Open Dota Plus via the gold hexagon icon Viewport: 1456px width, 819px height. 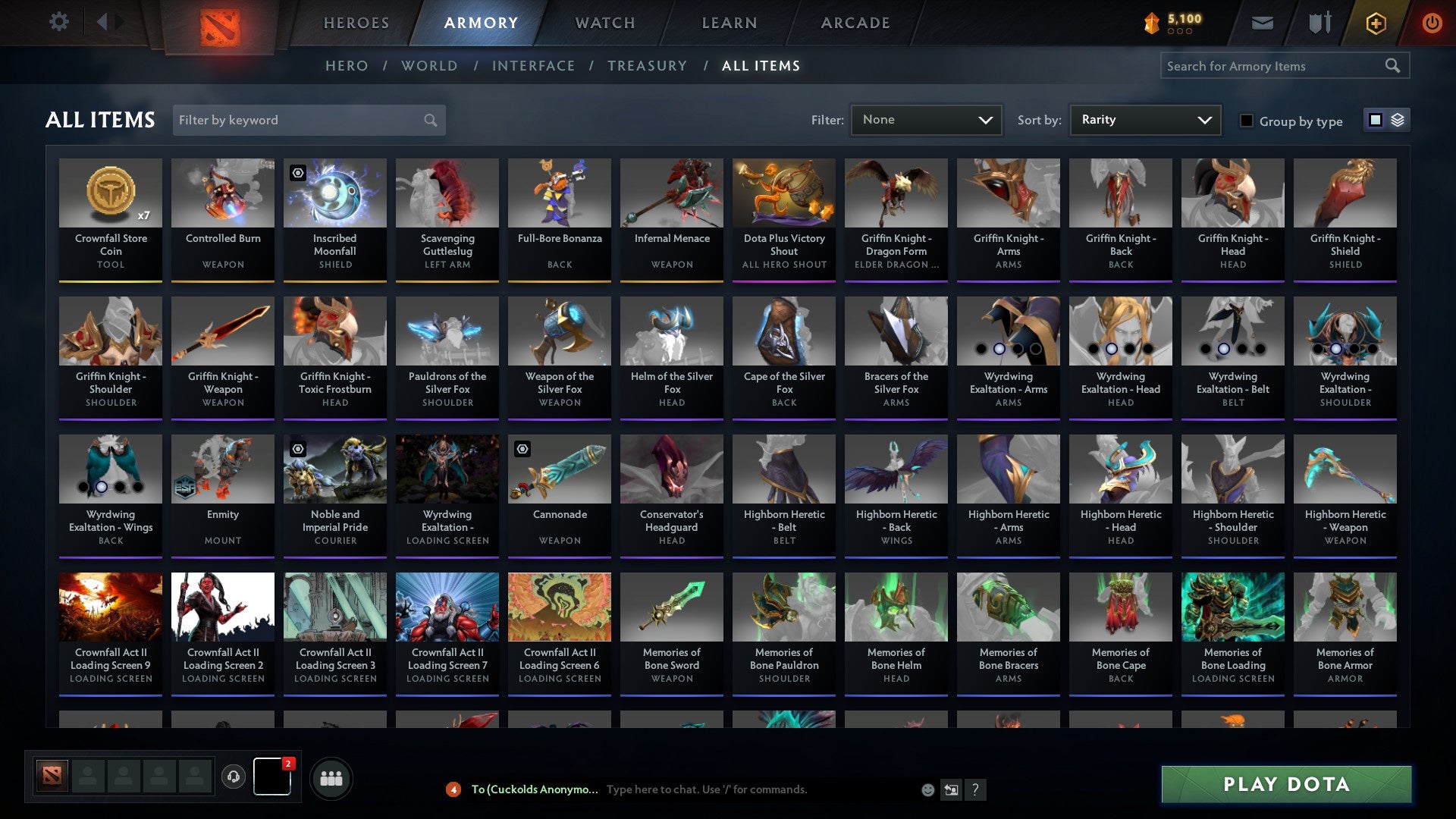coord(1375,23)
